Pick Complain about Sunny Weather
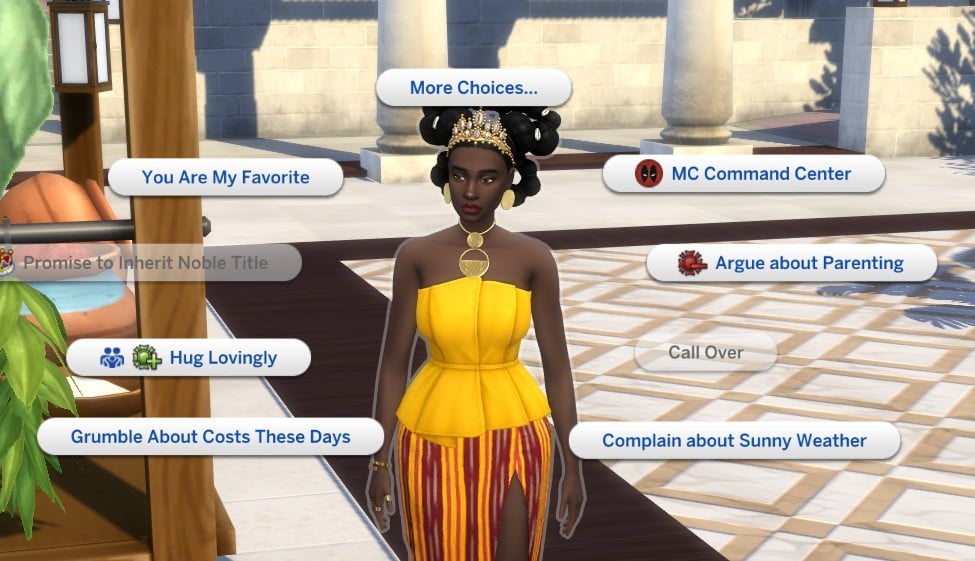975x561 pixels. coord(734,441)
